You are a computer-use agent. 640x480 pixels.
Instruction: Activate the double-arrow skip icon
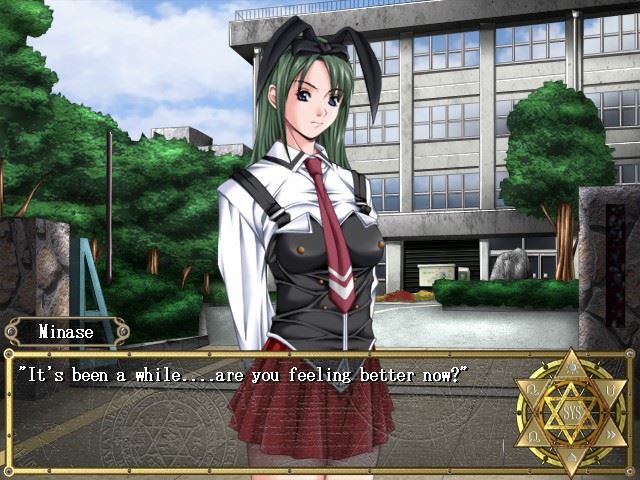click(610, 434)
